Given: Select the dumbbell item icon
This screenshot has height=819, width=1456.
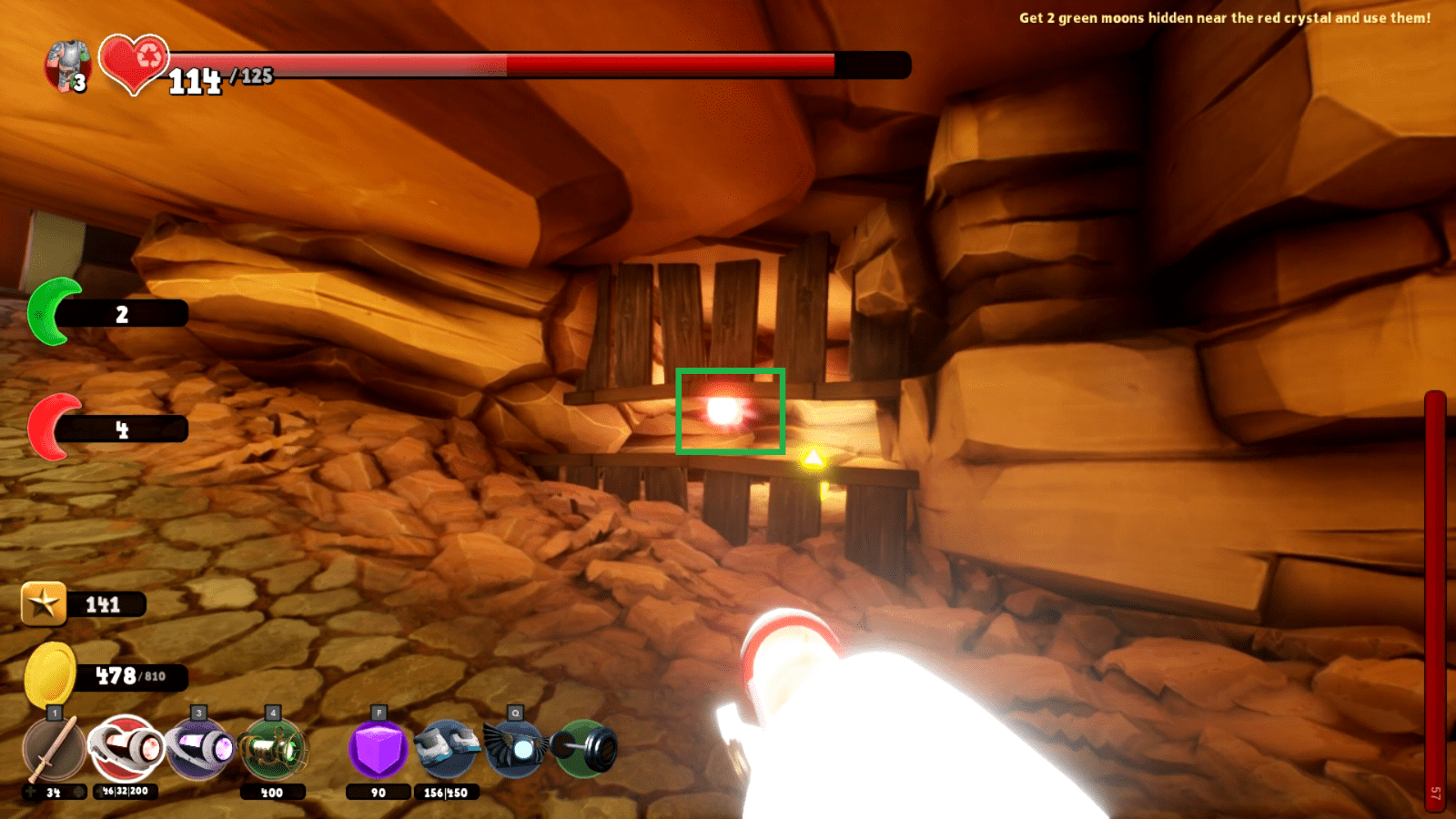Looking at the screenshot, I should [x=585, y=749].
